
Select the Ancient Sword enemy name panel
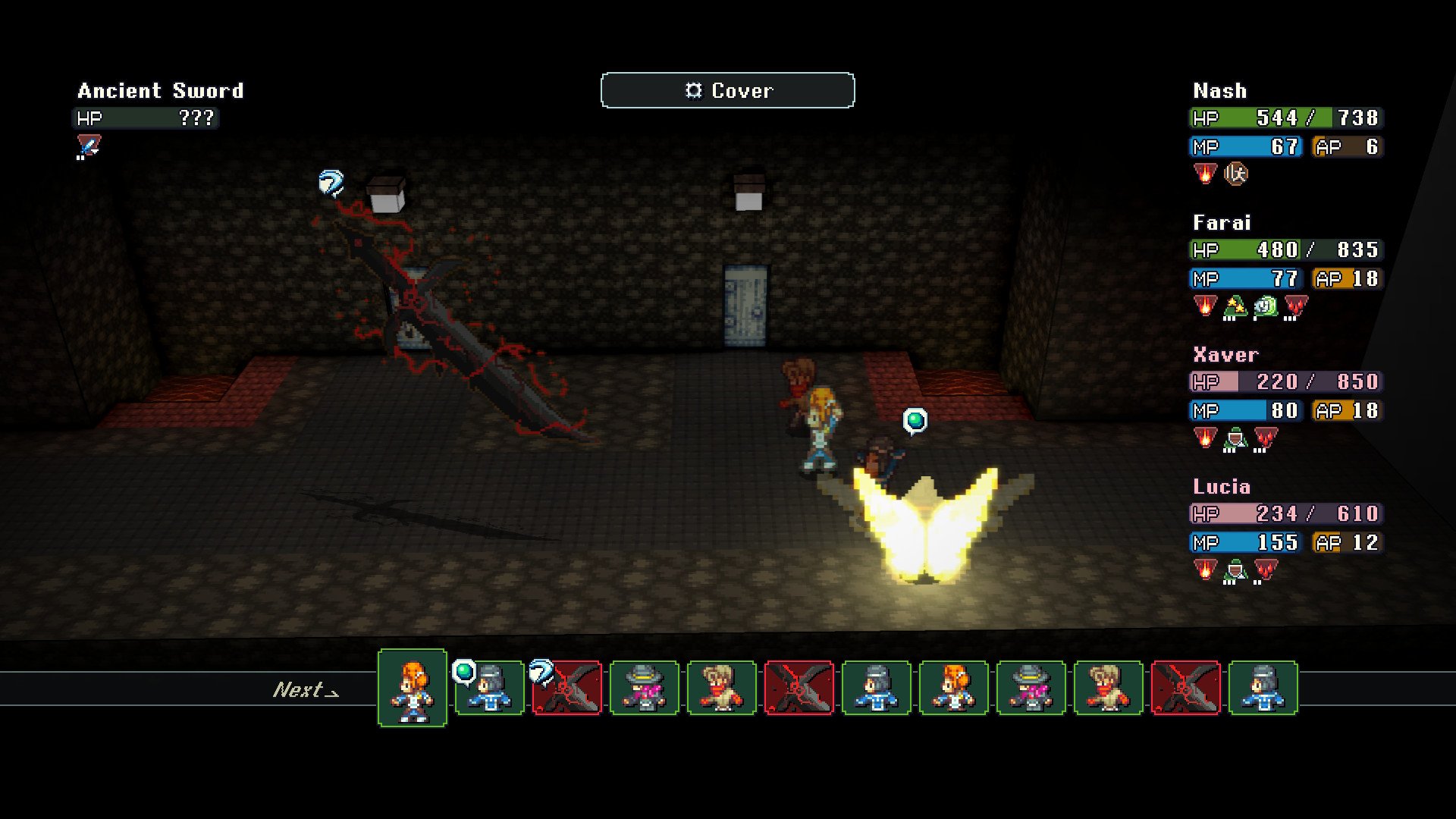pos(160,91)
